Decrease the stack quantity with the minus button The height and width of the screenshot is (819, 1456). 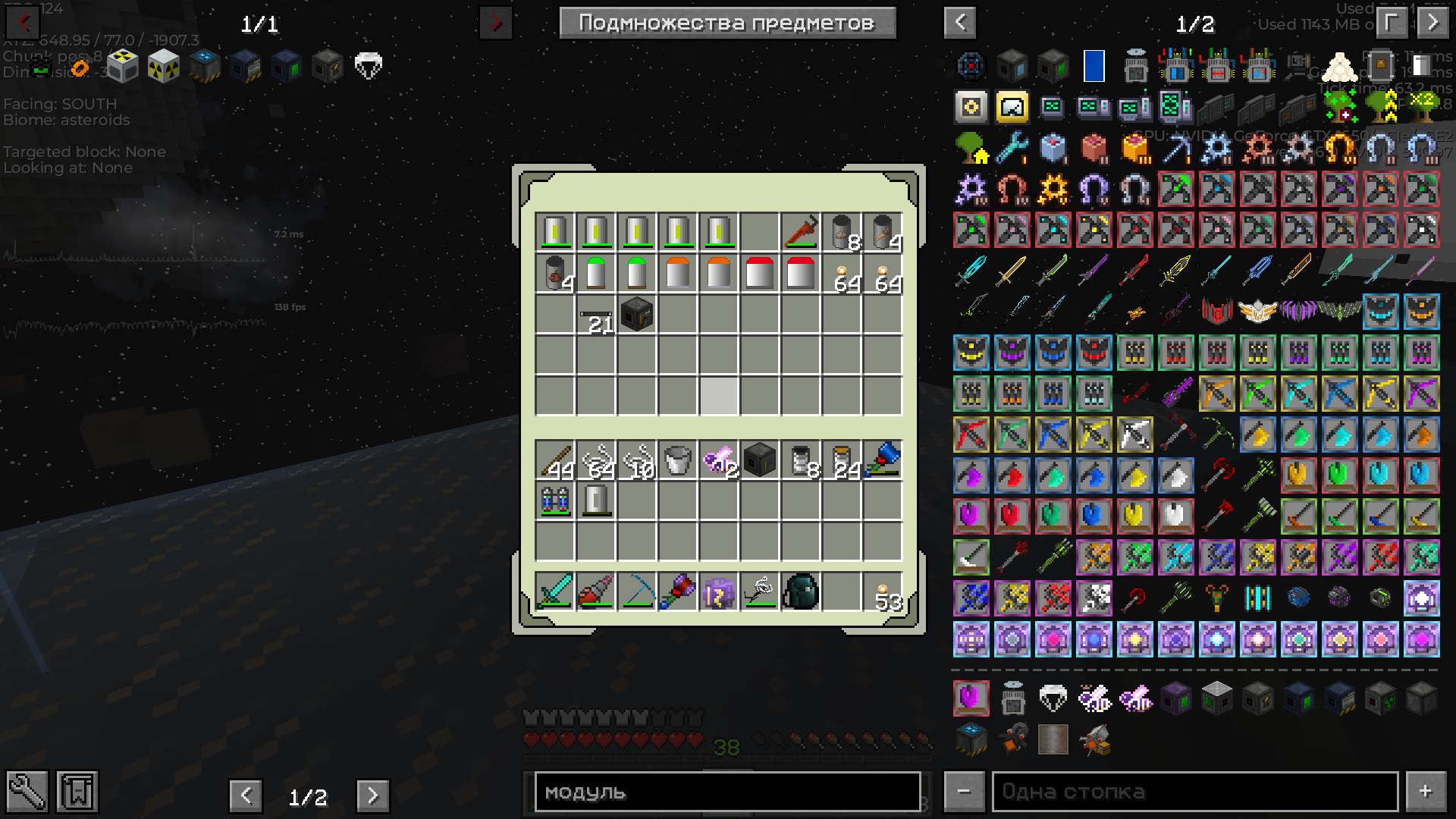963,792
